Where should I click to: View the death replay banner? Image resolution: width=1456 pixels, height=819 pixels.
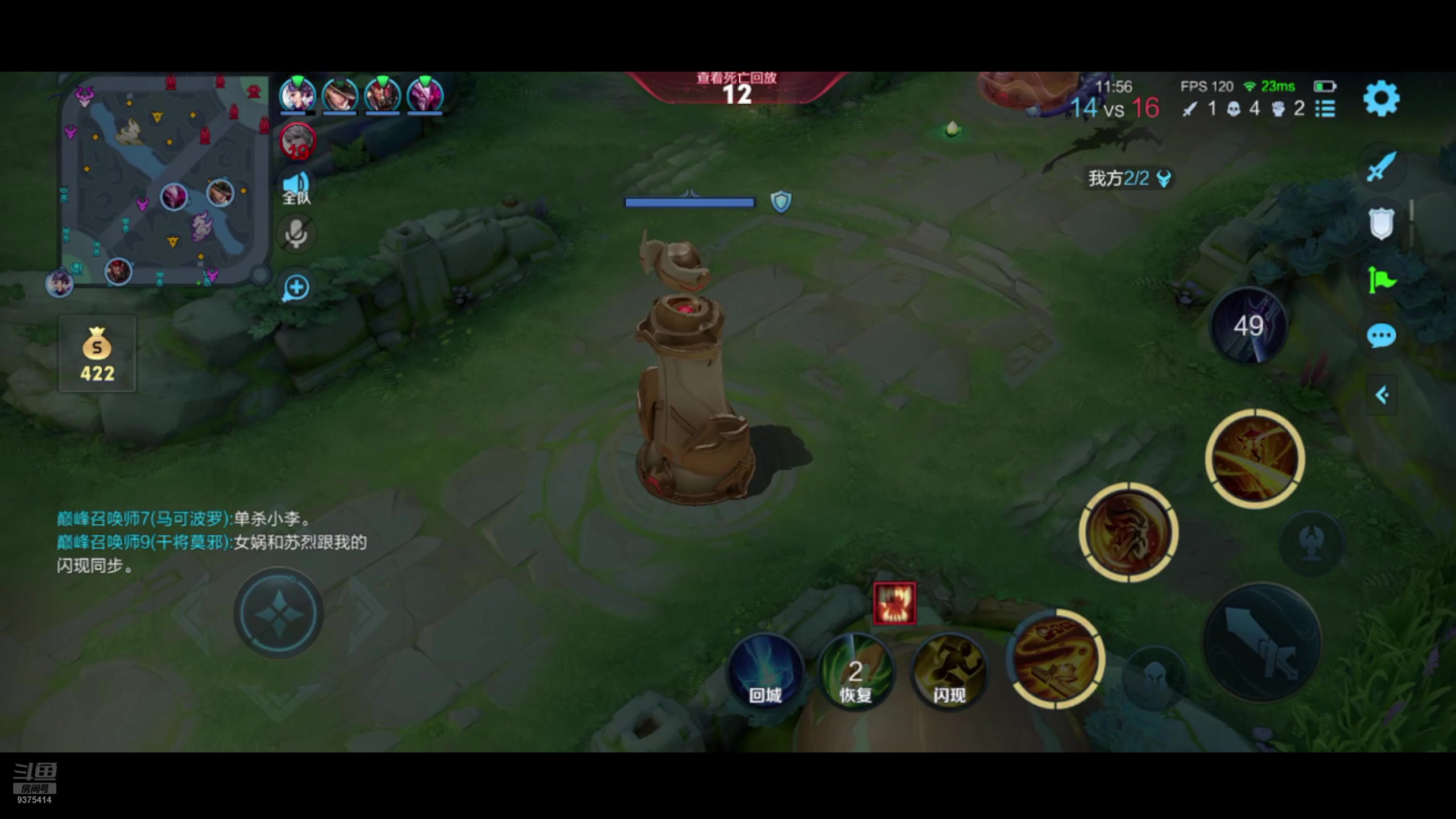point(737,88)
